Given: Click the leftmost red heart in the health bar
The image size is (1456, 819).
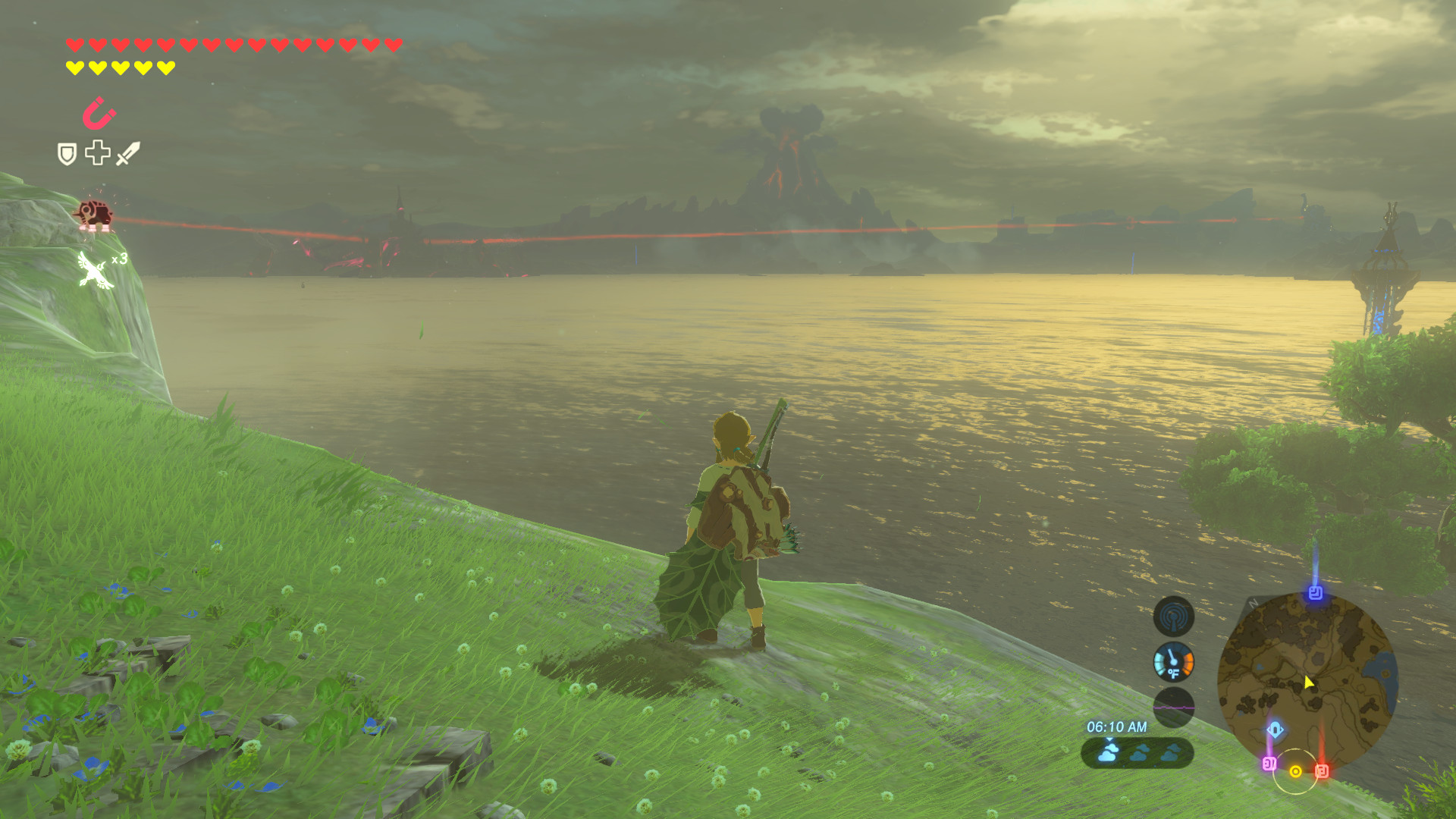Looking at the screenshot, I should click(x=74, y=44).
